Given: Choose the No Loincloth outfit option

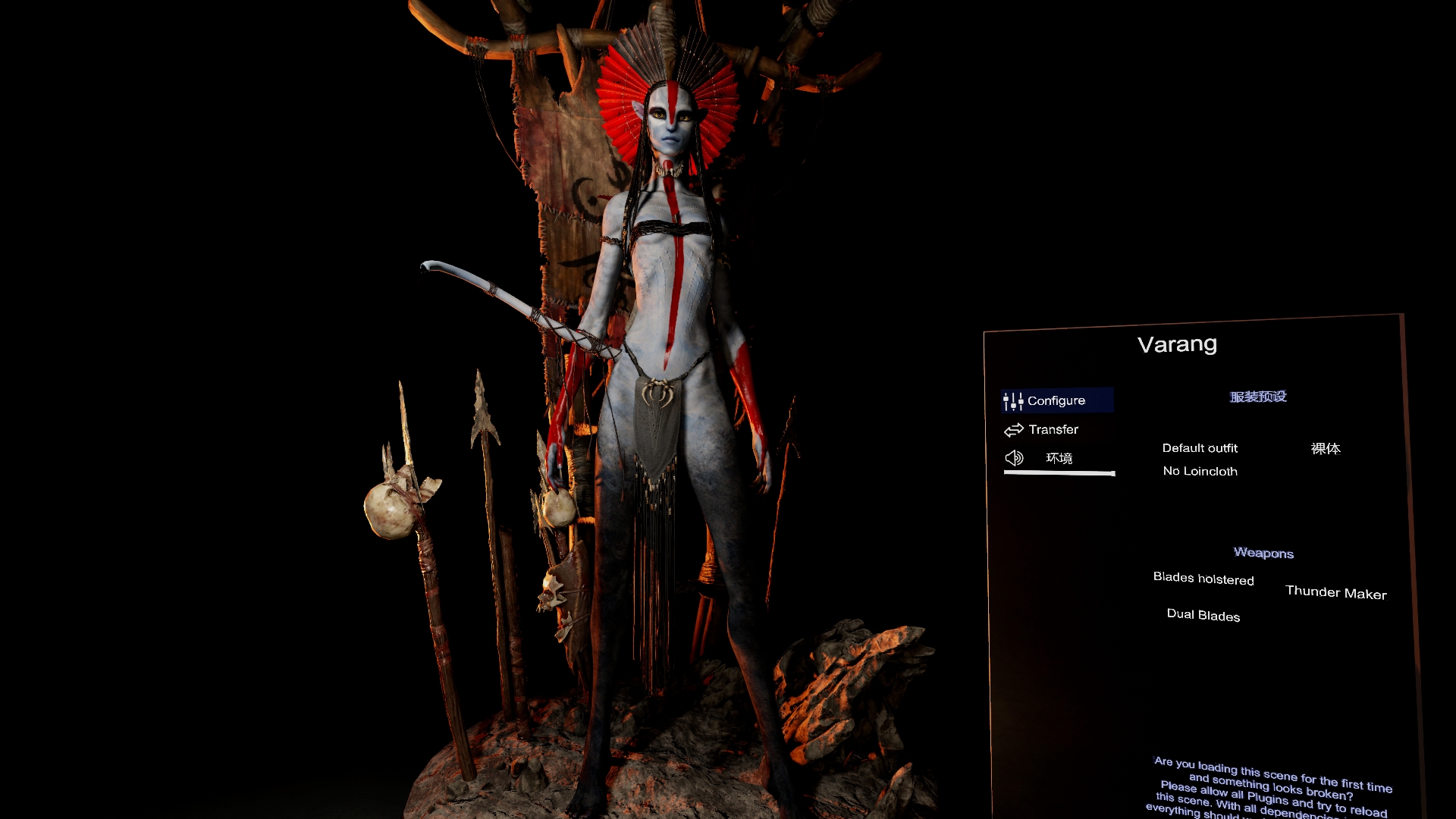Looking at the screenshot, I should (x=1200, y=471).
